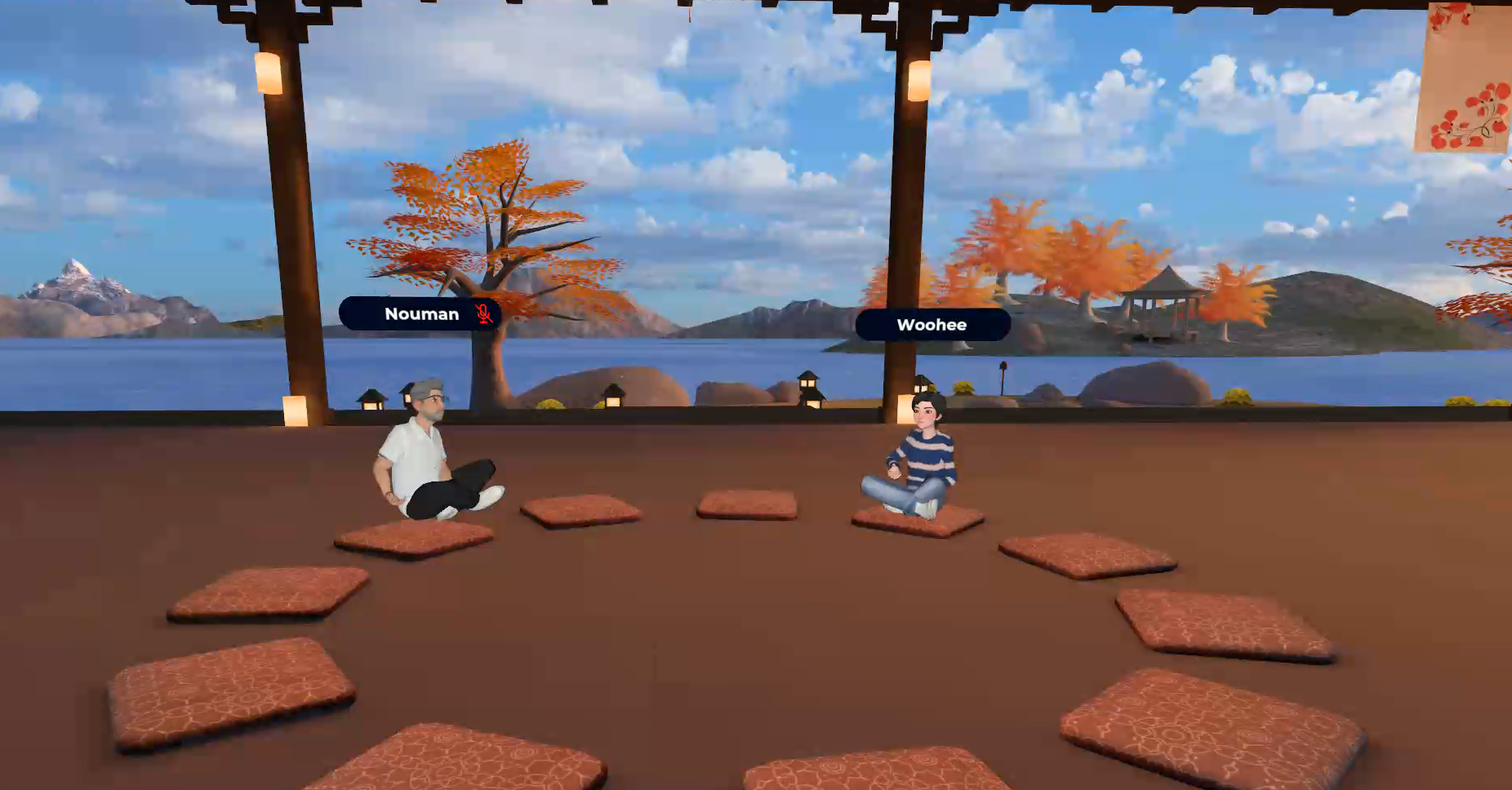Select the Woohee name tag
Image resolution: width=1512 pixels, height=790 pixels.
click(x=932, y=325)
